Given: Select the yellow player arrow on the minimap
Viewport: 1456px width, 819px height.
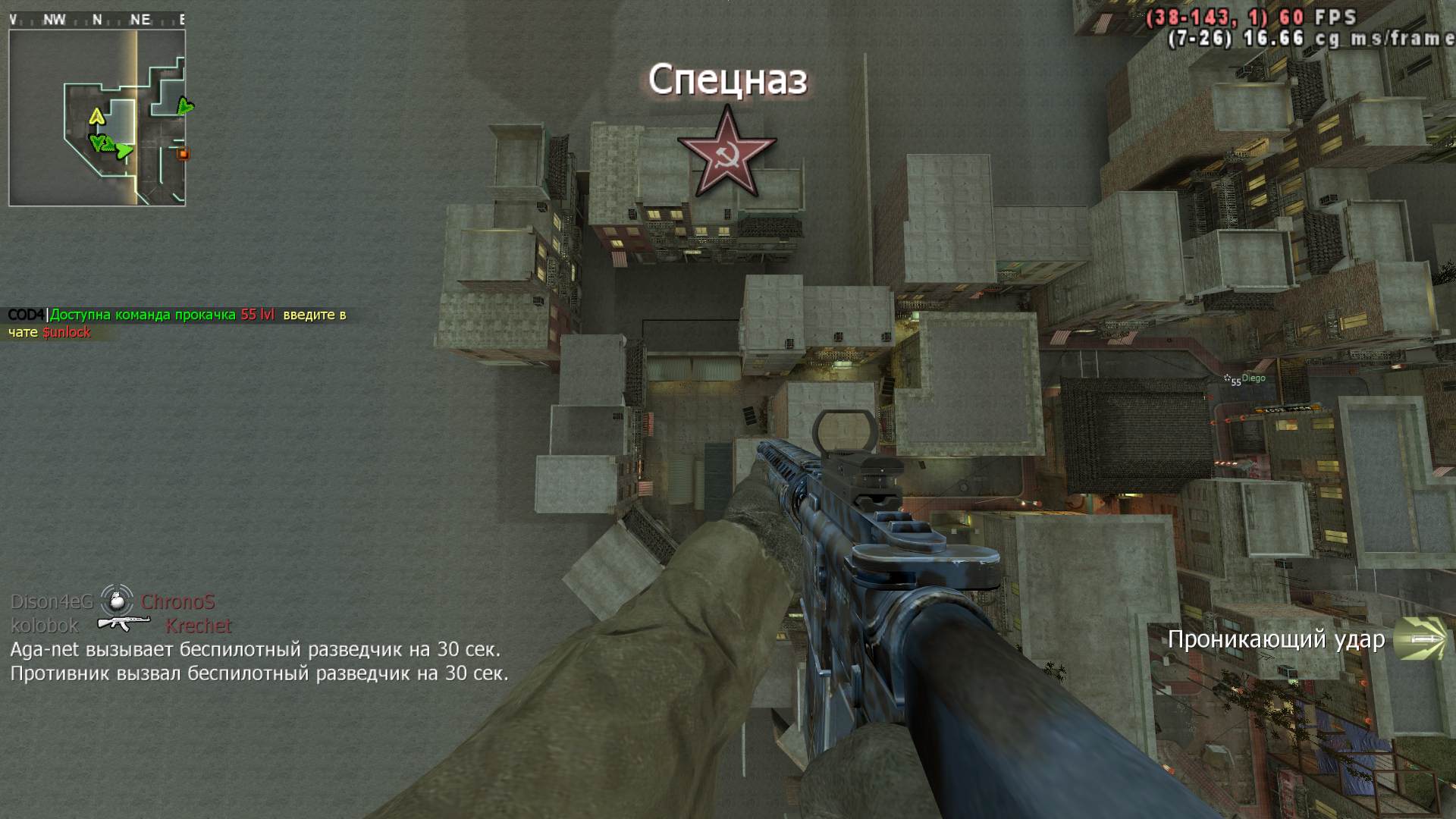Looking at the screenshot, I should coord(96,116).
